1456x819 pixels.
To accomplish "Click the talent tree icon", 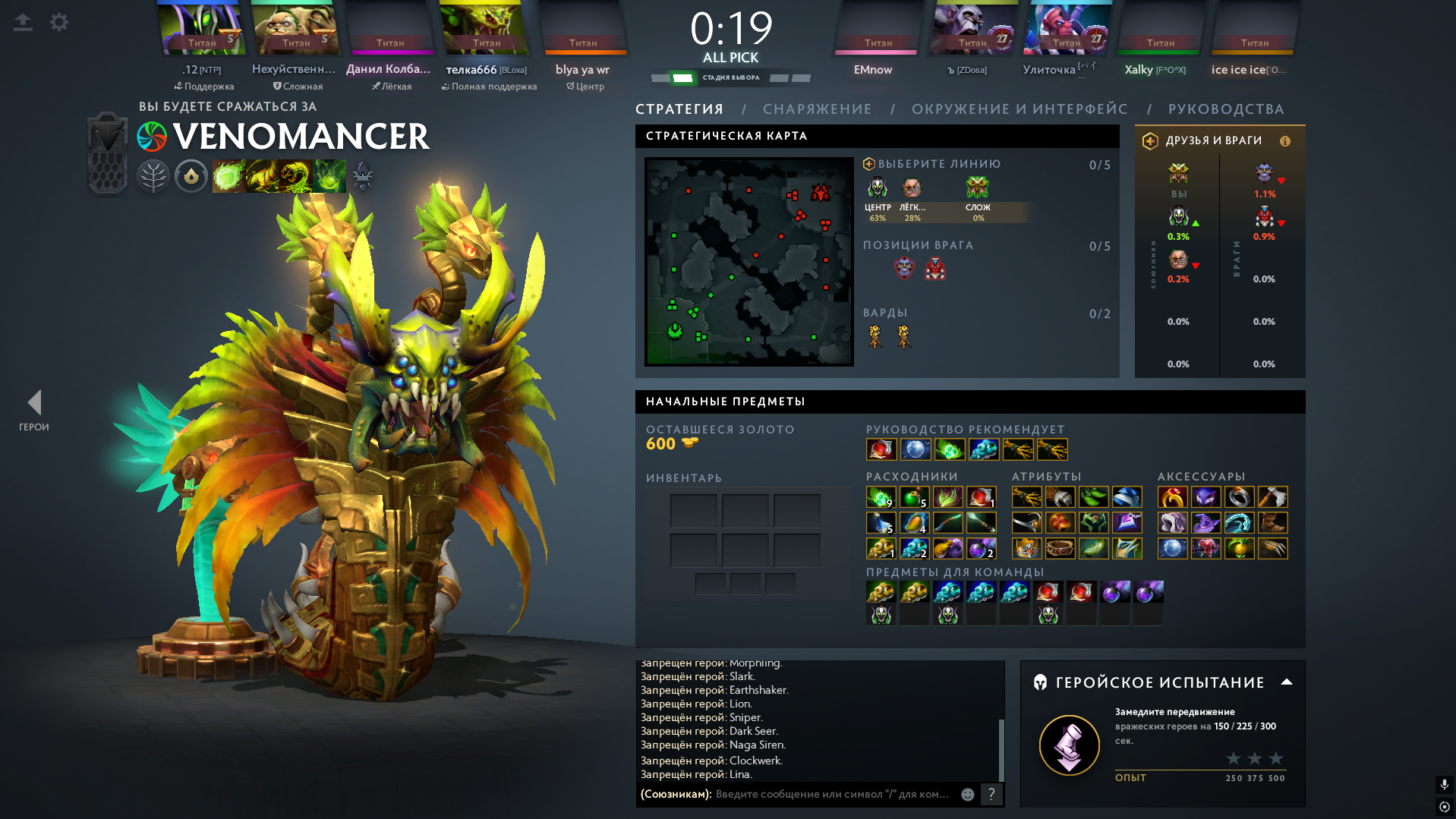I will [153, 177].
